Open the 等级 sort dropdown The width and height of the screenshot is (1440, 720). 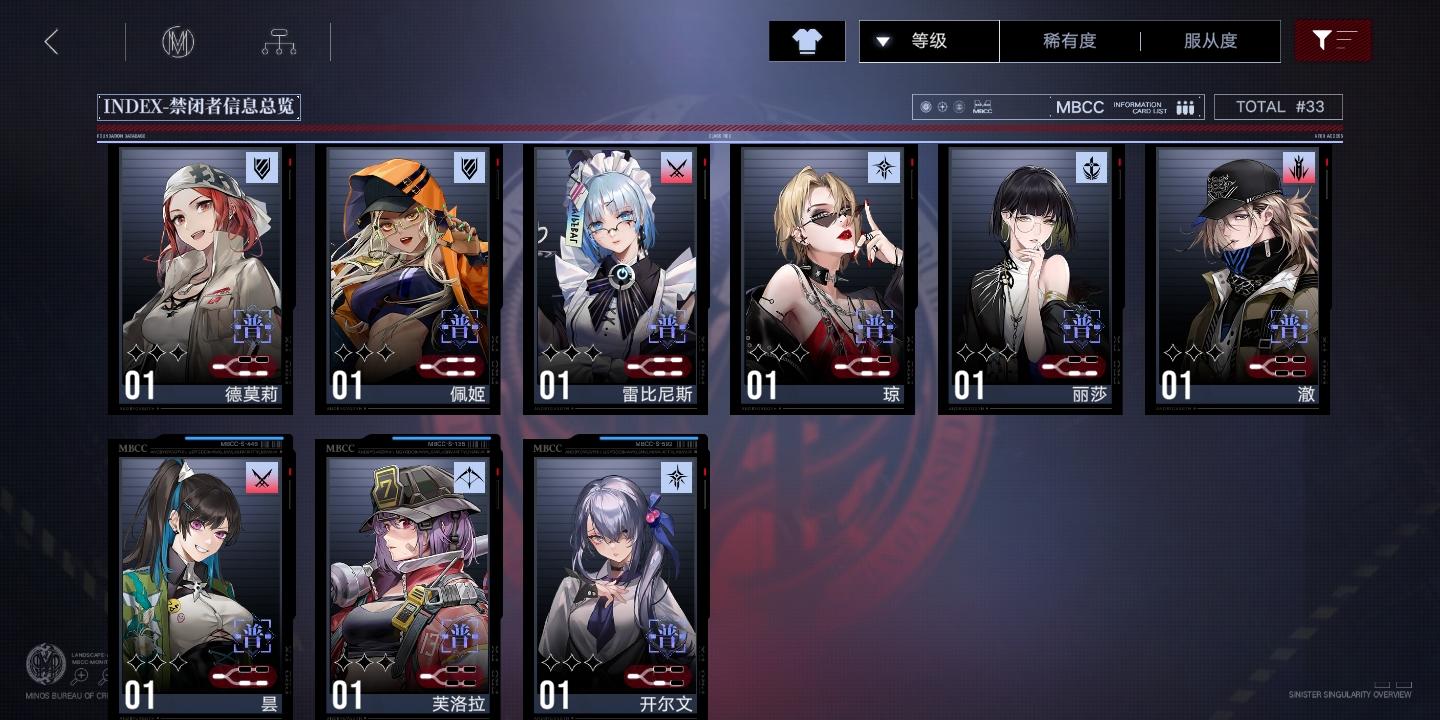(x=928, y=41)
